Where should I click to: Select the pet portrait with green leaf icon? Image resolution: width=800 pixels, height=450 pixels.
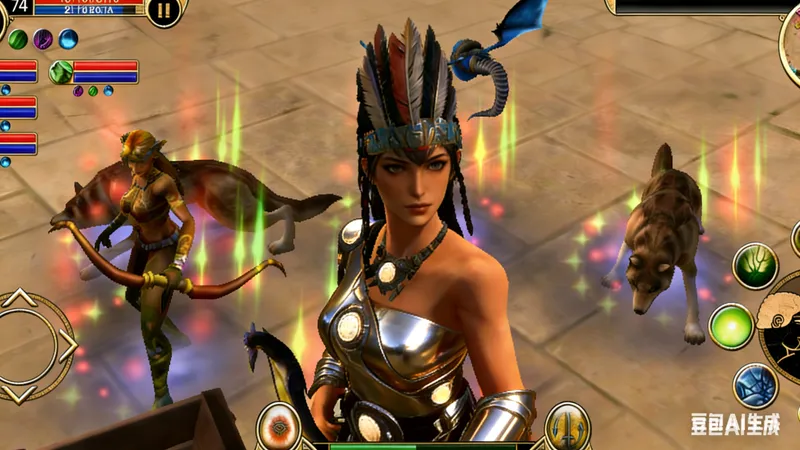point(61,72)
